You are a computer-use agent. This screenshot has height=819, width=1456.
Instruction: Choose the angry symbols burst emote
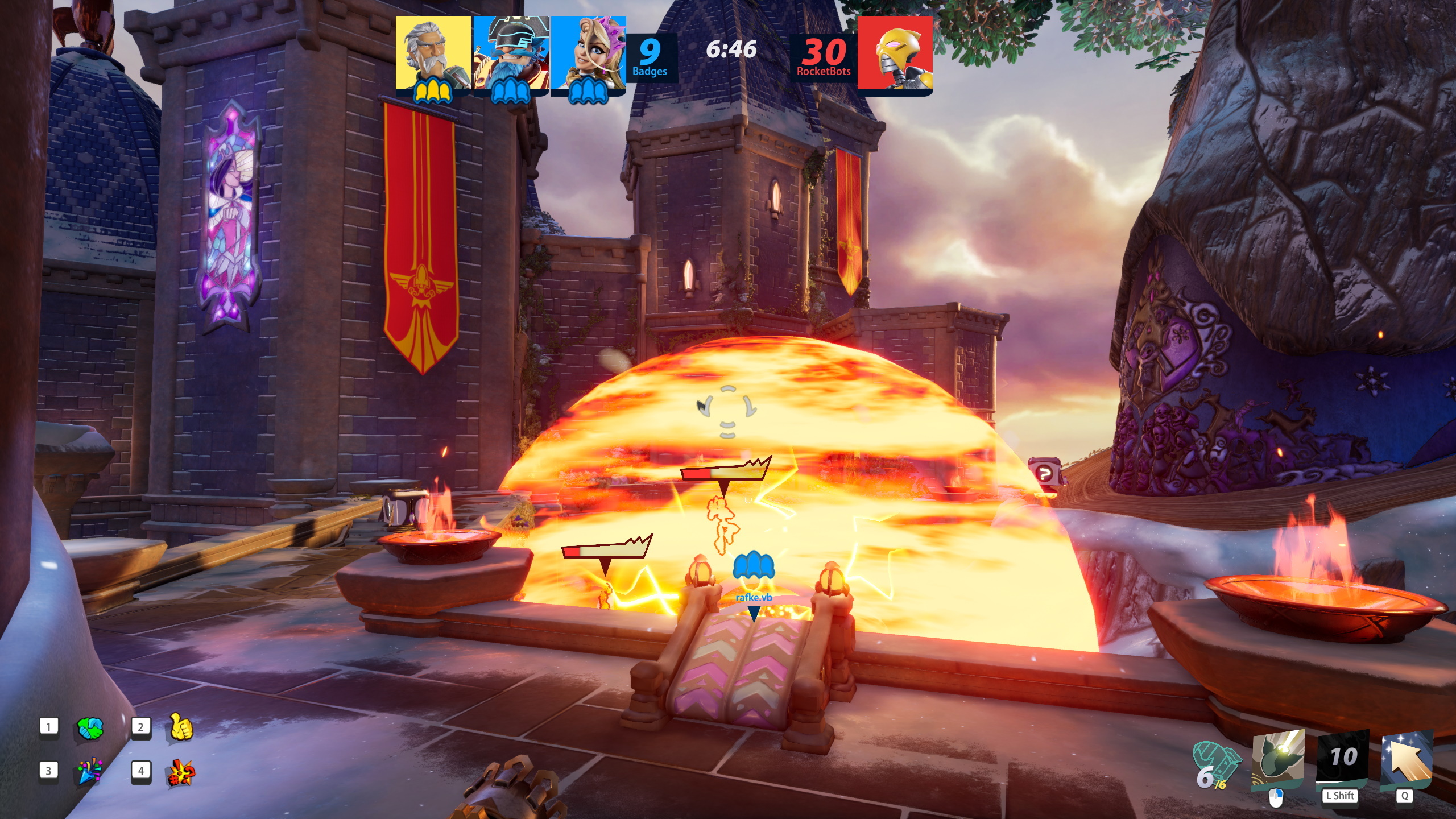pyautogui.click(x=181, y=772)
